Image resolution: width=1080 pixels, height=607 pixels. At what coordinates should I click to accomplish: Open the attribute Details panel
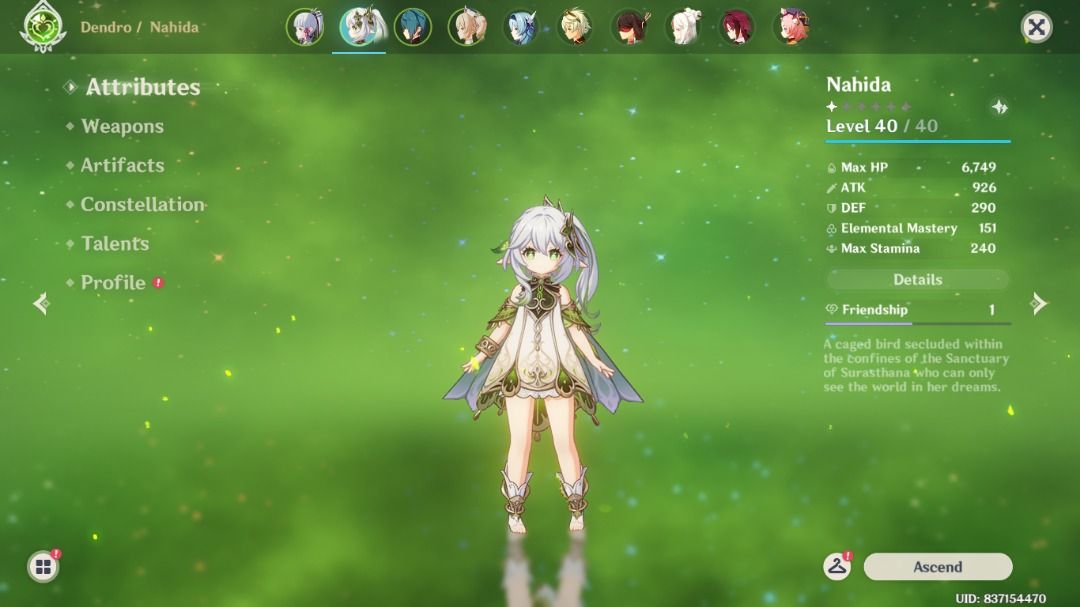(917, 280)
